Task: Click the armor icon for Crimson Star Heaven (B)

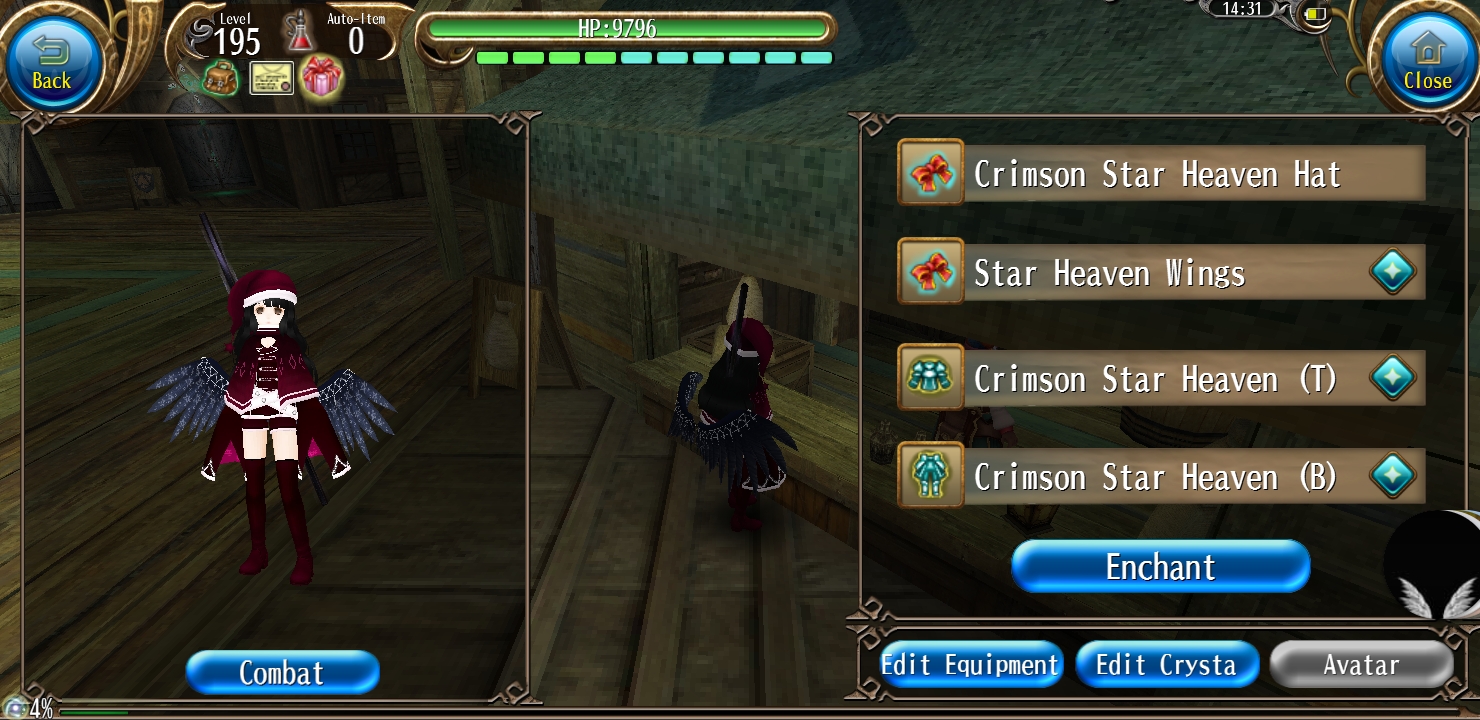Action: tap(930, 476)
